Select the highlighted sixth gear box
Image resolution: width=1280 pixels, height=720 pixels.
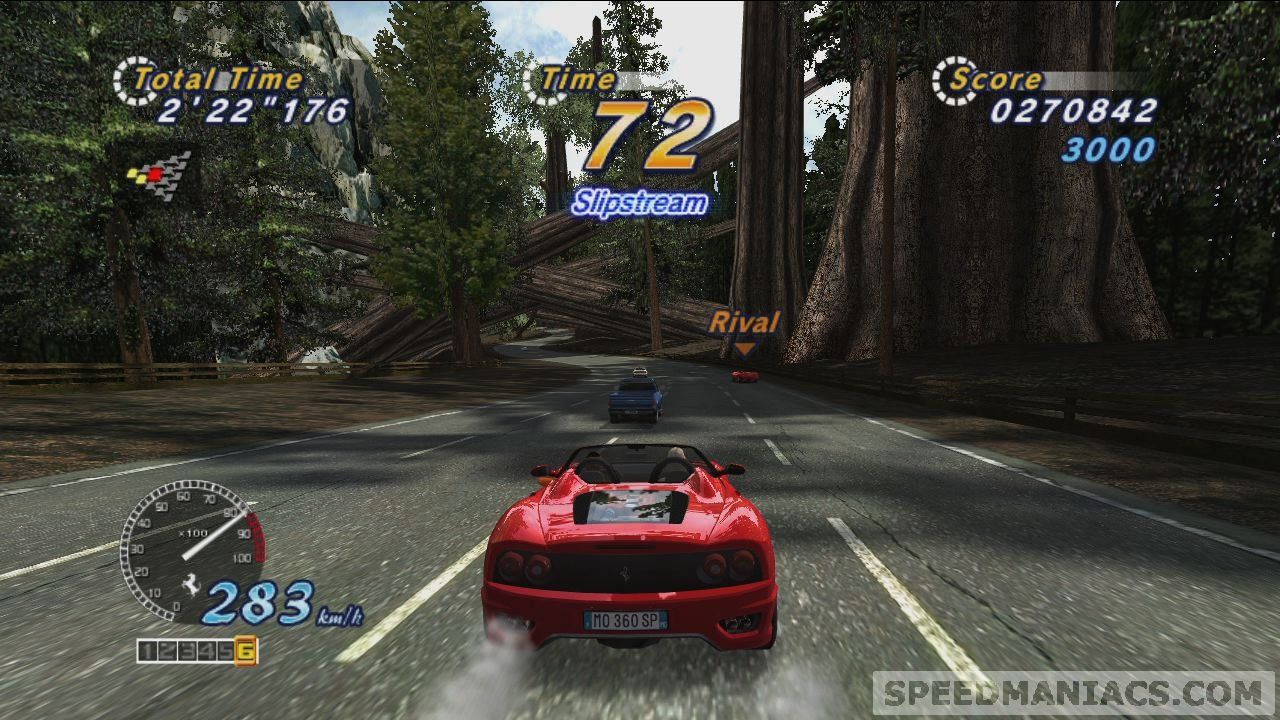point(246,652)
